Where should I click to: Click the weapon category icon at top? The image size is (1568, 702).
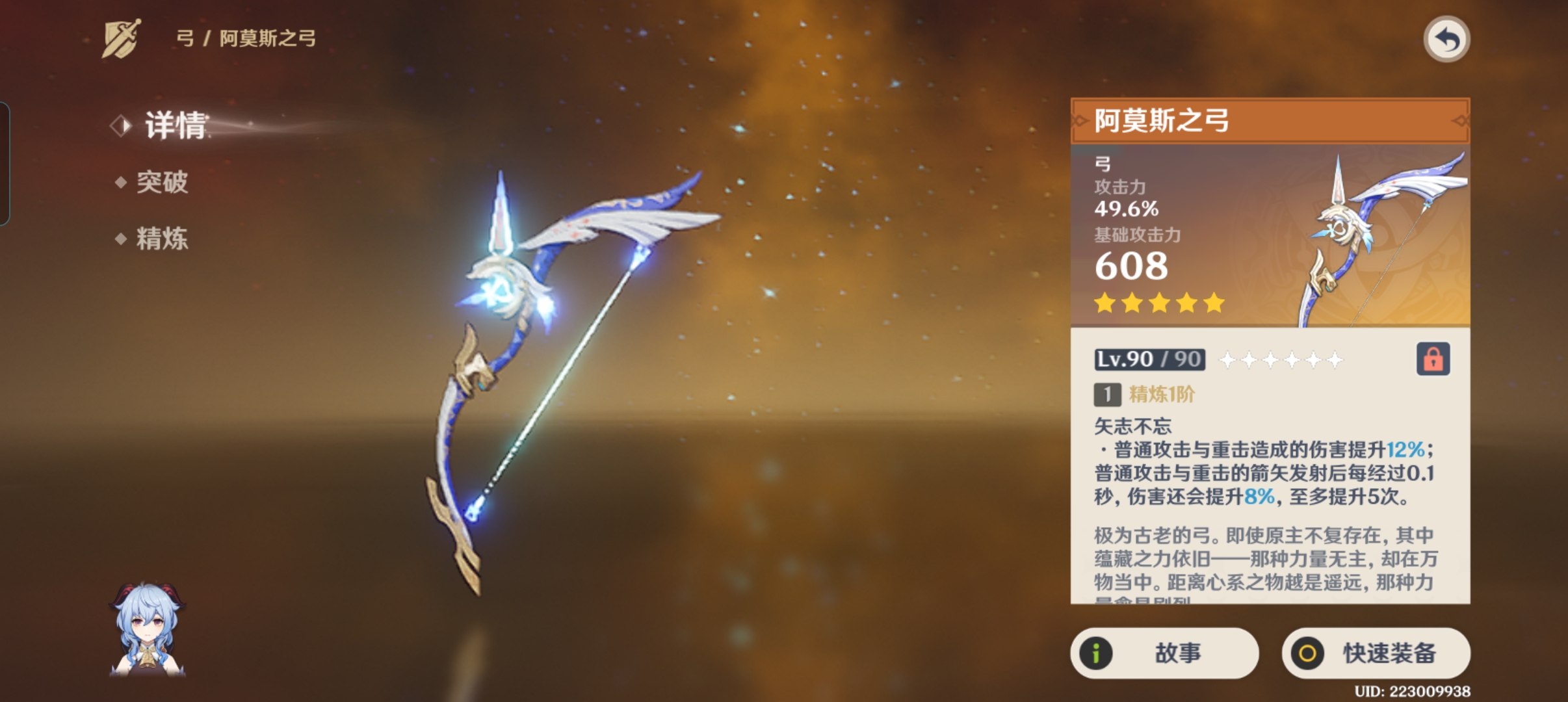[122, 38]
